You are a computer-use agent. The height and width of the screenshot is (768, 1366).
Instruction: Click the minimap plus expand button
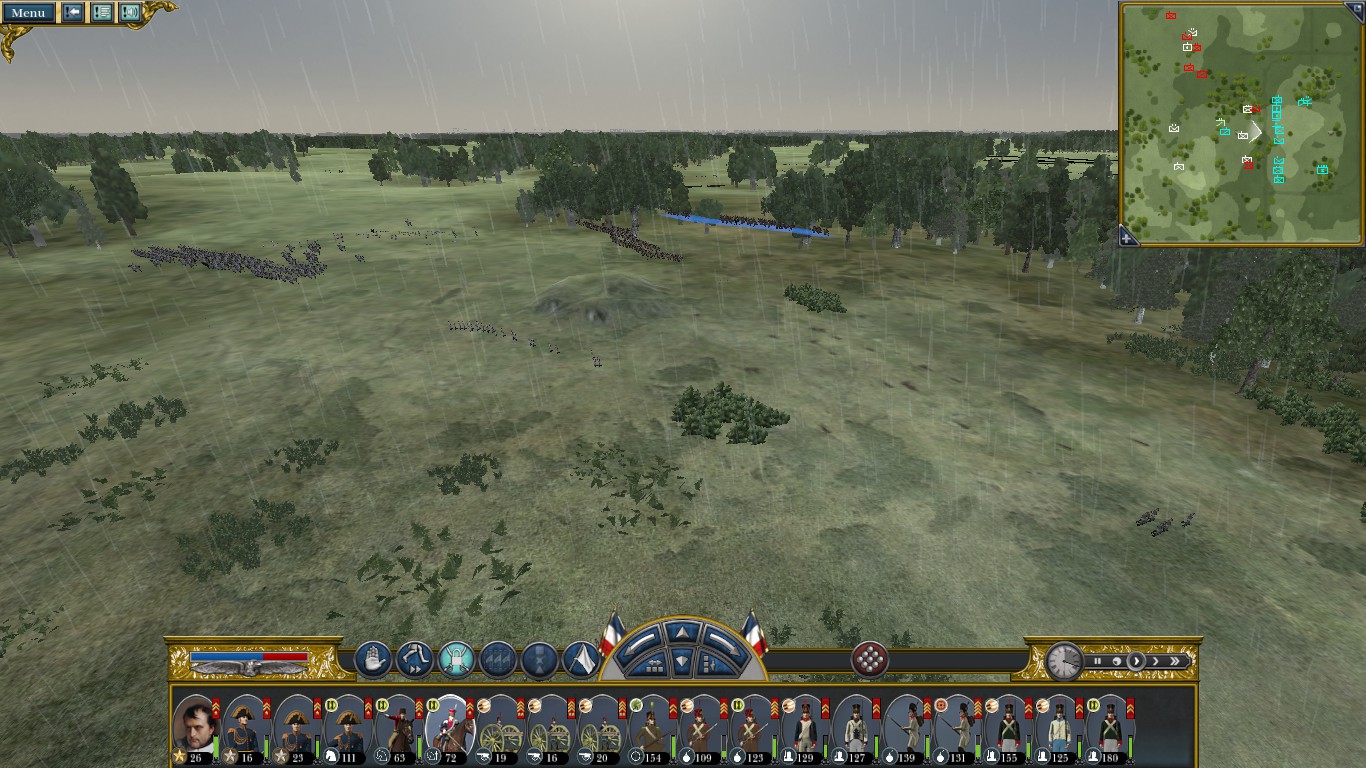pyautogui.click(x=1127, y=238)
